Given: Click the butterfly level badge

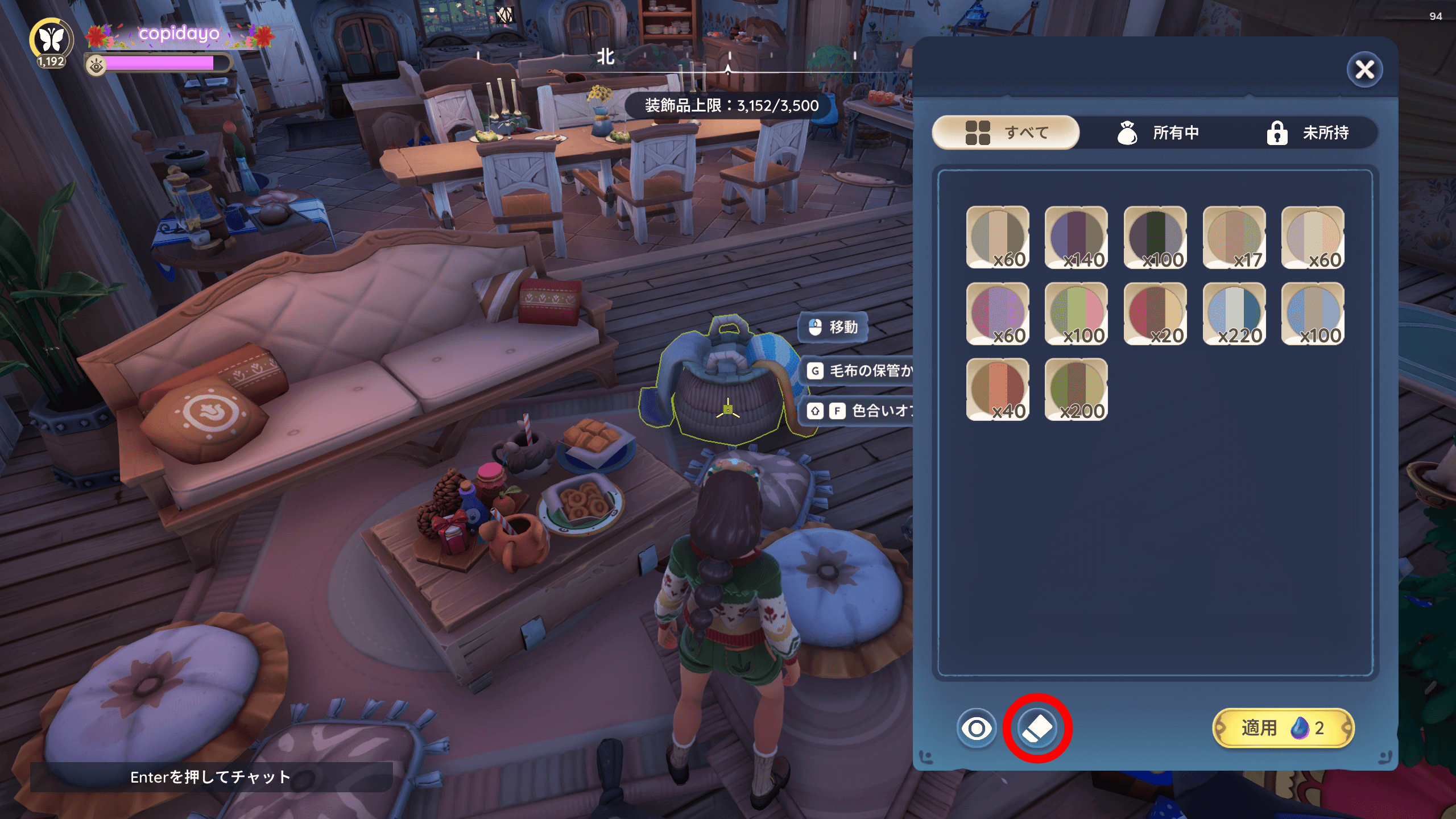Looking at the screenshot, I should pos(51,41).
